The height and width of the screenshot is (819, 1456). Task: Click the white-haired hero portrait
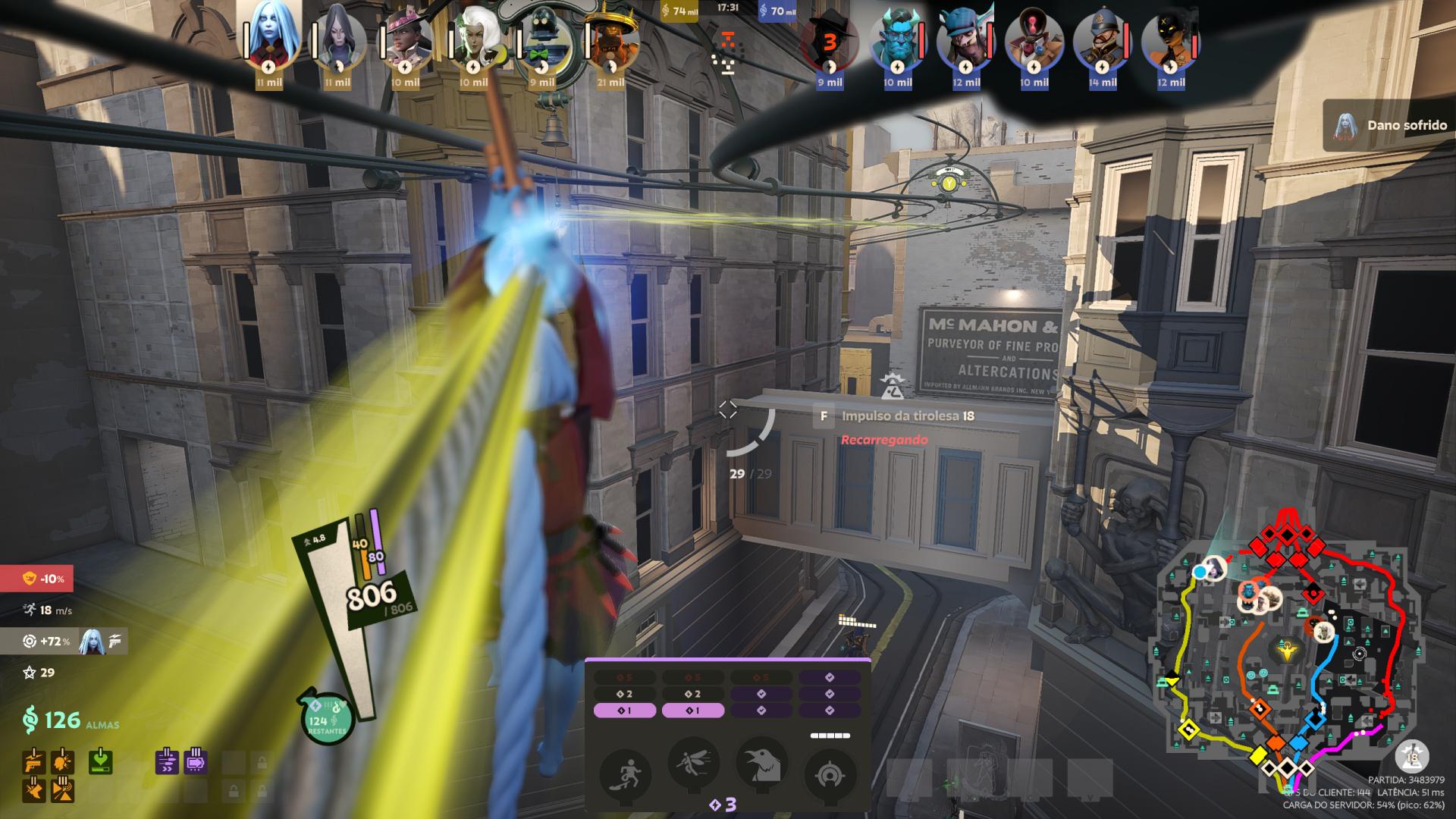click(474, 38)
